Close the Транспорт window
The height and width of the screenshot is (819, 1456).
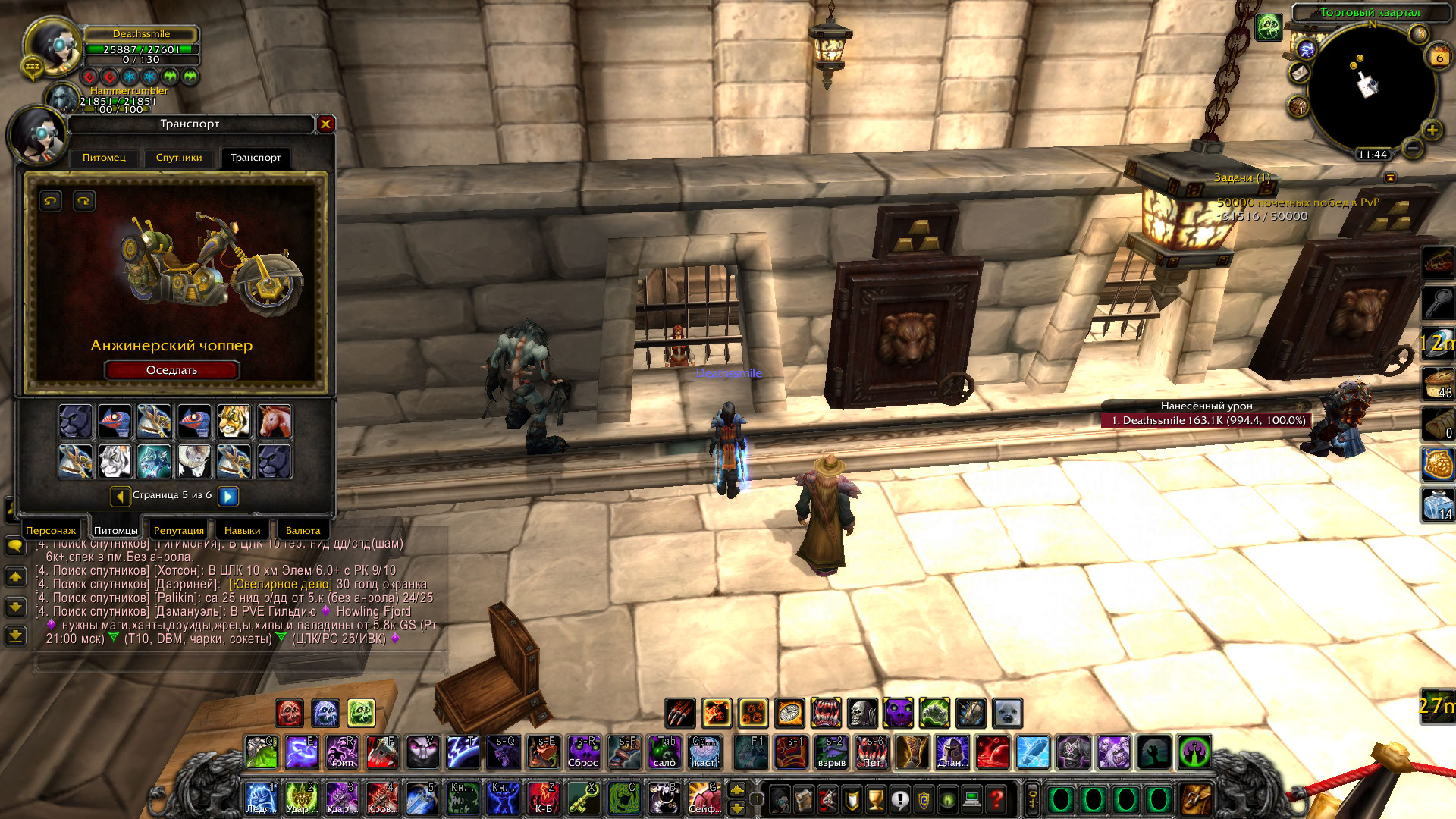pyautogui.click(x=325, y=124)
